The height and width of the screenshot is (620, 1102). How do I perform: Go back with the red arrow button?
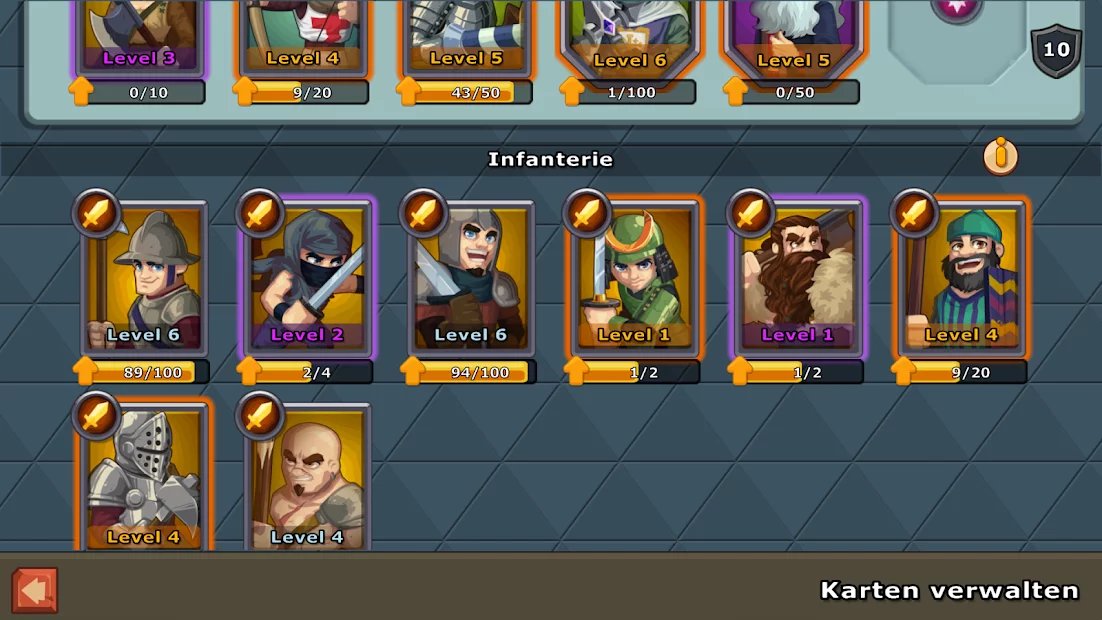[x=35, y=590]
